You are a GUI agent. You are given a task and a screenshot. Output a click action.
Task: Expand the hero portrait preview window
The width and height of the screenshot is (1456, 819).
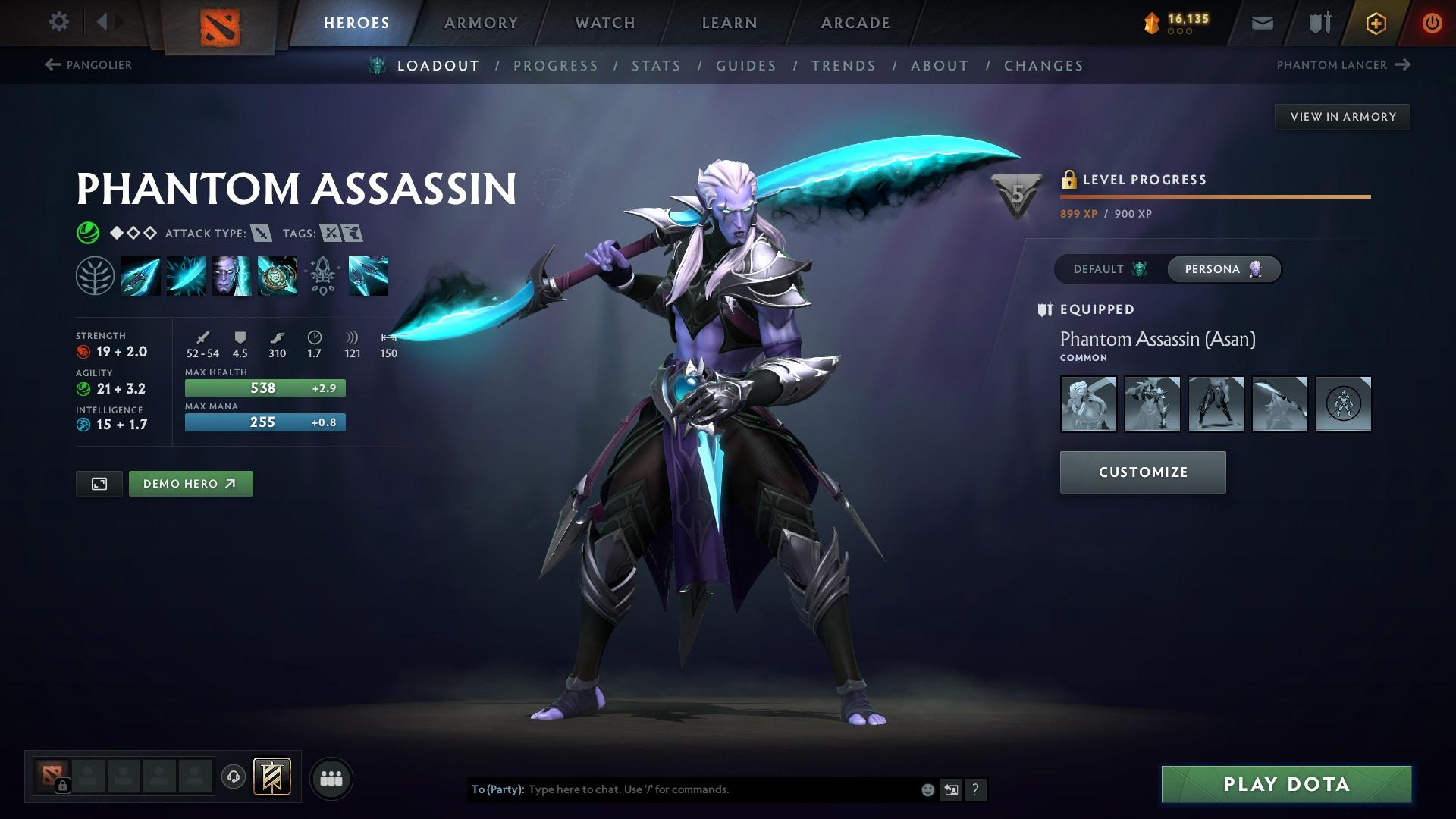point(99,483)
